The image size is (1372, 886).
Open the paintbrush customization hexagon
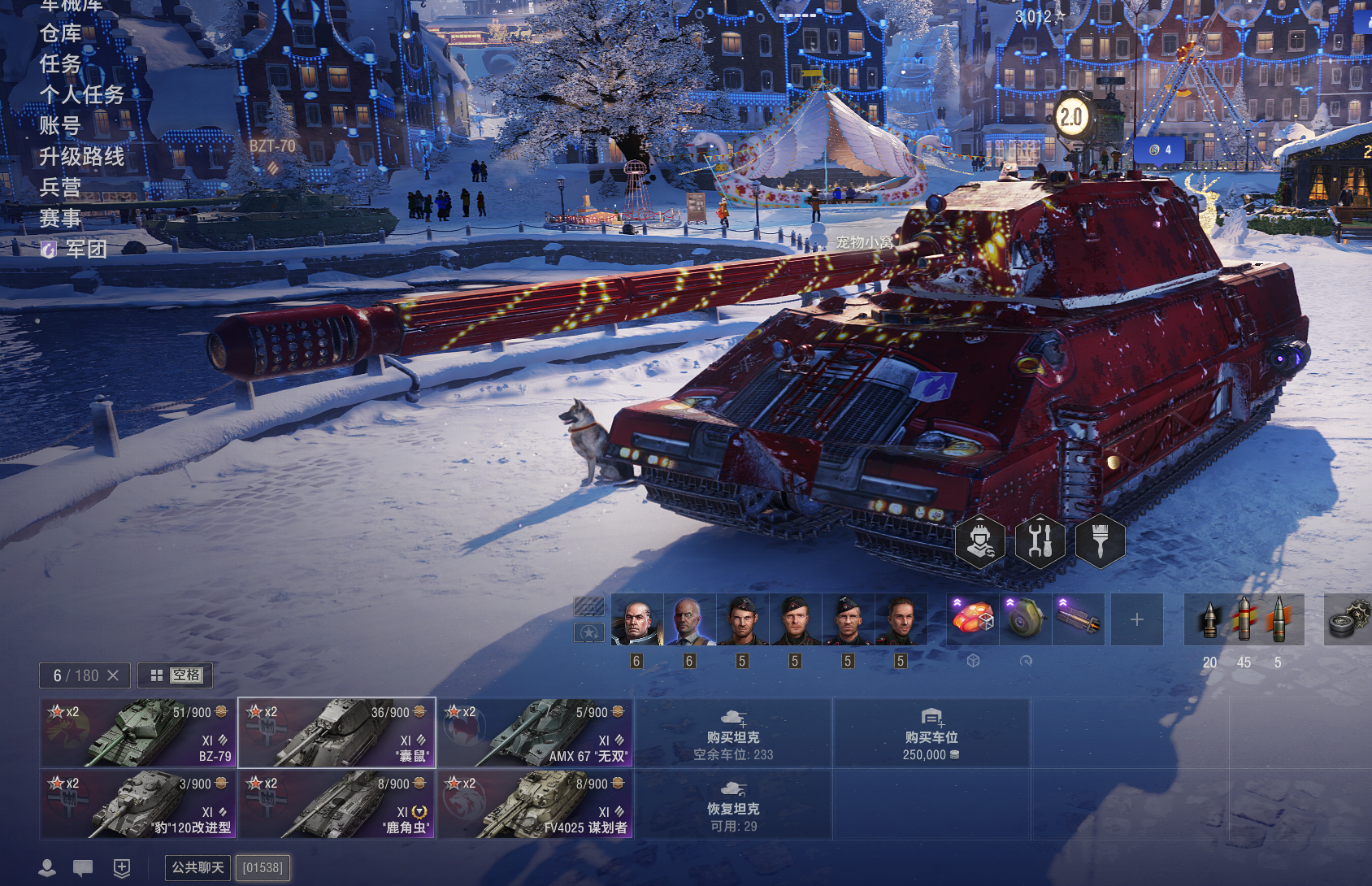[1101, 541]
